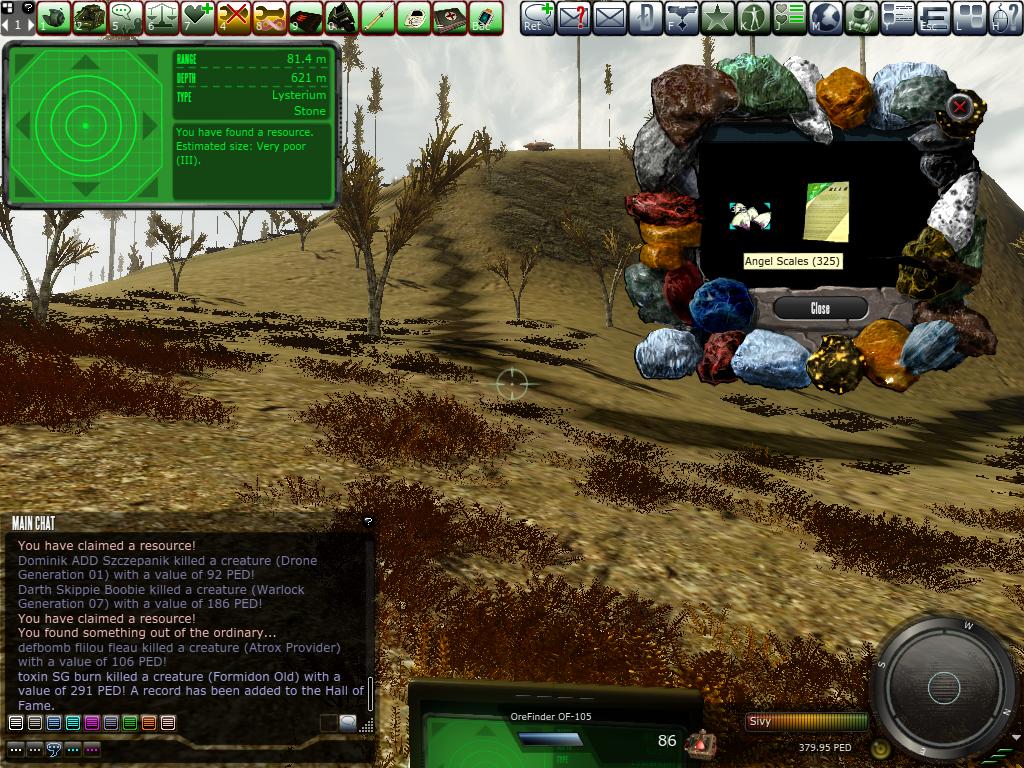1024x768 pixels.
Task: Click the radar compass in the corner
Action: click(943, 687)
